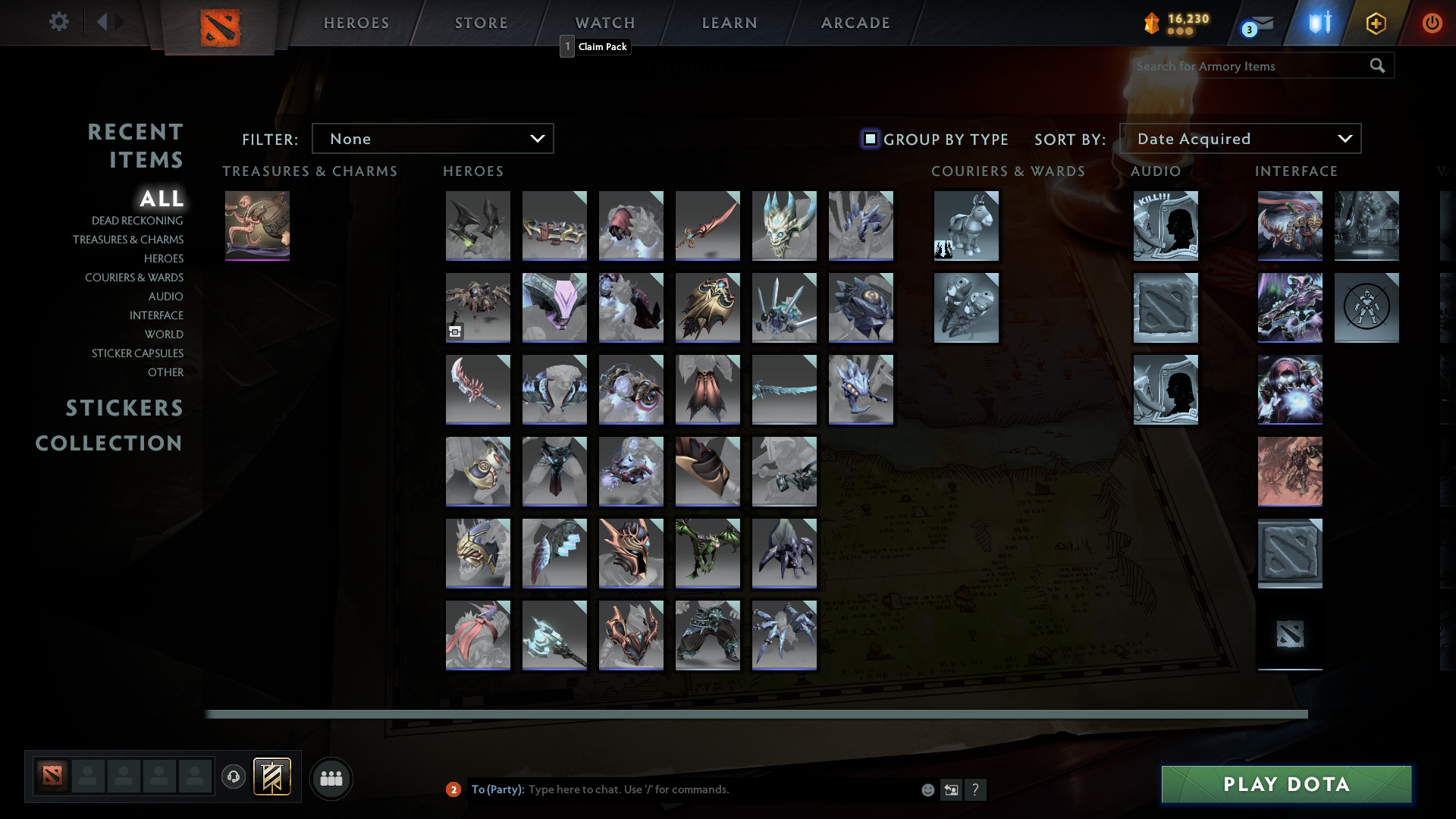This screenshot has height=819, width=1456.
Task: Click the horizontal scrollbar below items
Action: point(758,714)
